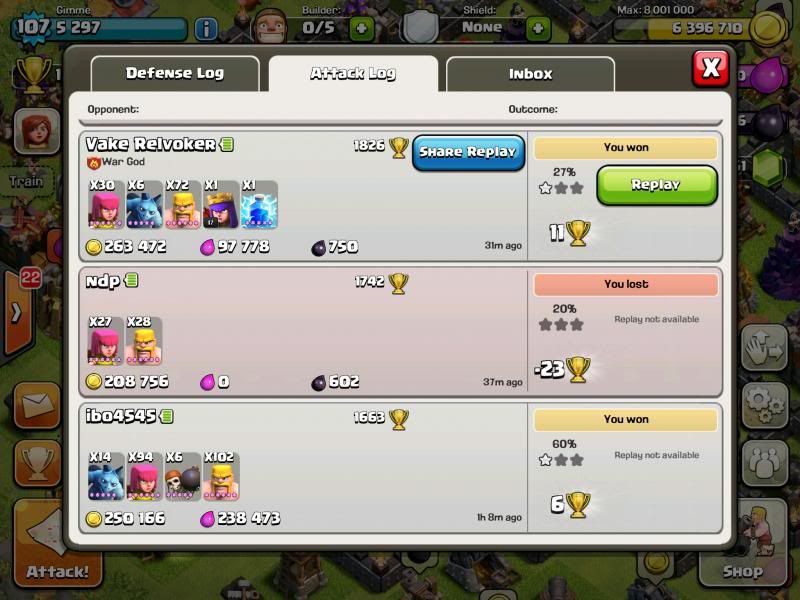Viewport: 800px width, 600px height.
Task: Open the mail envelope button
Action: pos(37,406)
